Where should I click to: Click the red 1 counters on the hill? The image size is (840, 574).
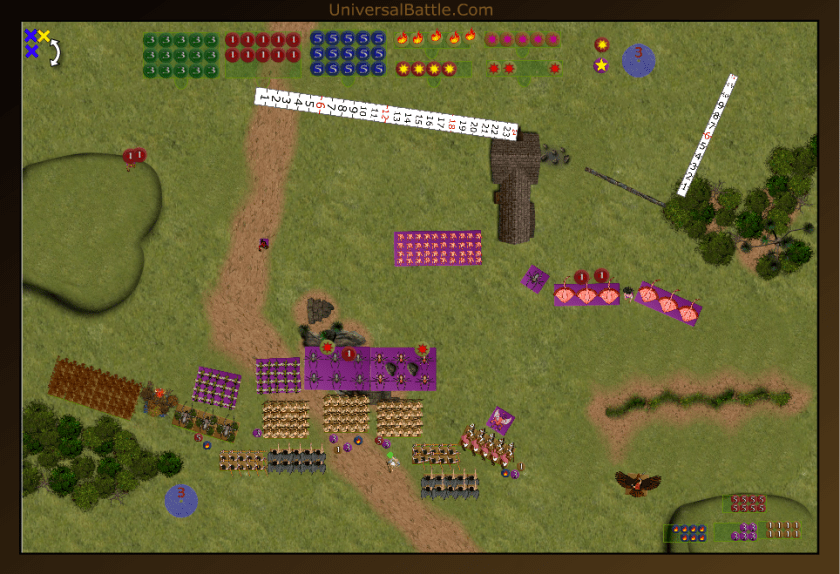coord(134,156)
